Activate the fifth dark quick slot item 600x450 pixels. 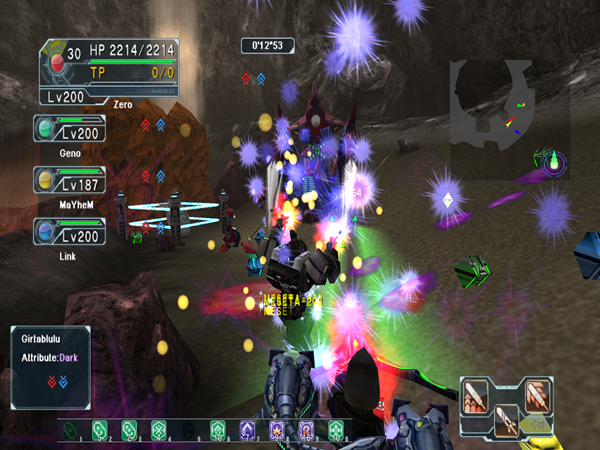click(190, 431)
